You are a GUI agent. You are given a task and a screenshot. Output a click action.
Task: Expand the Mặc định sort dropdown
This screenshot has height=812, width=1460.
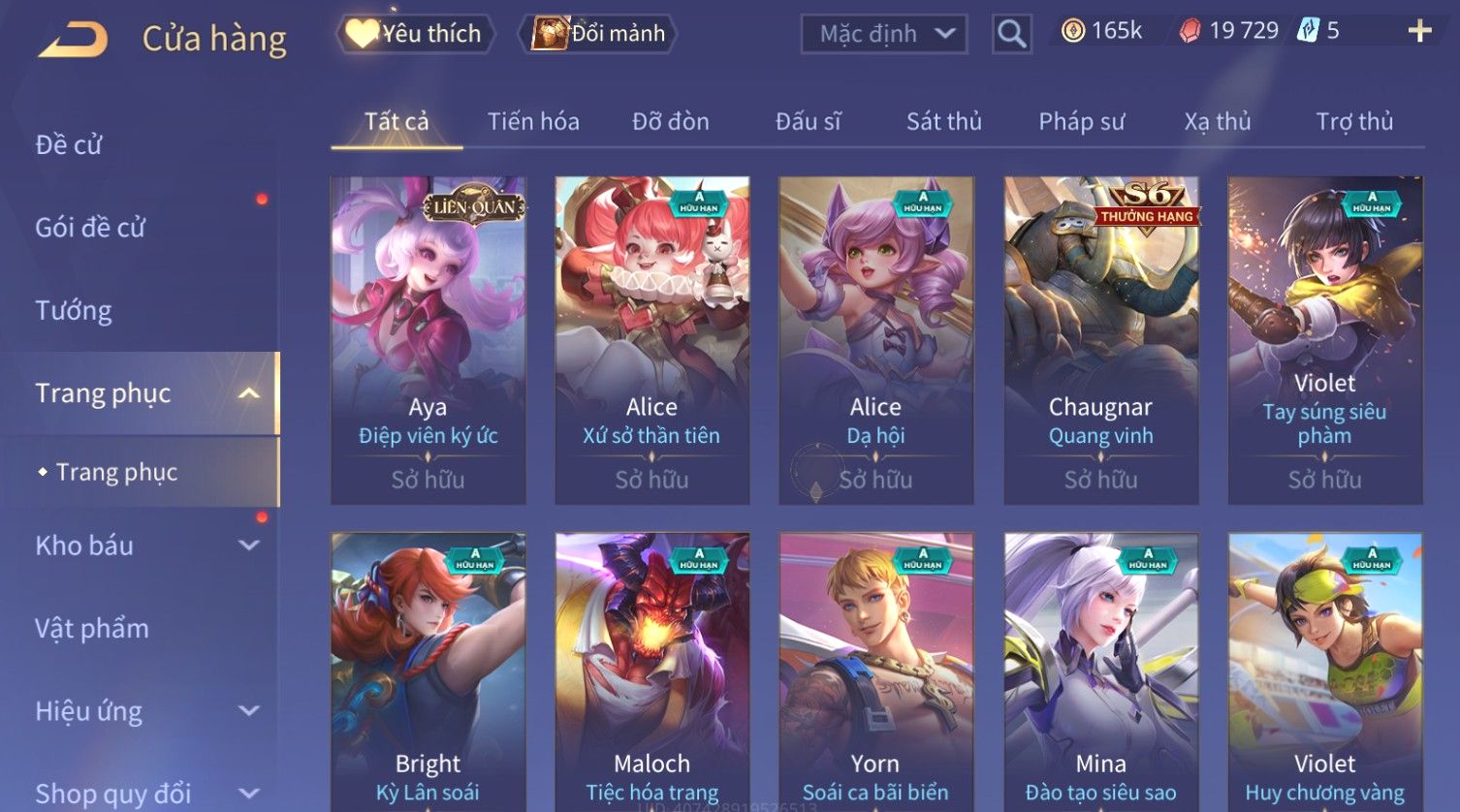(884, 34)
